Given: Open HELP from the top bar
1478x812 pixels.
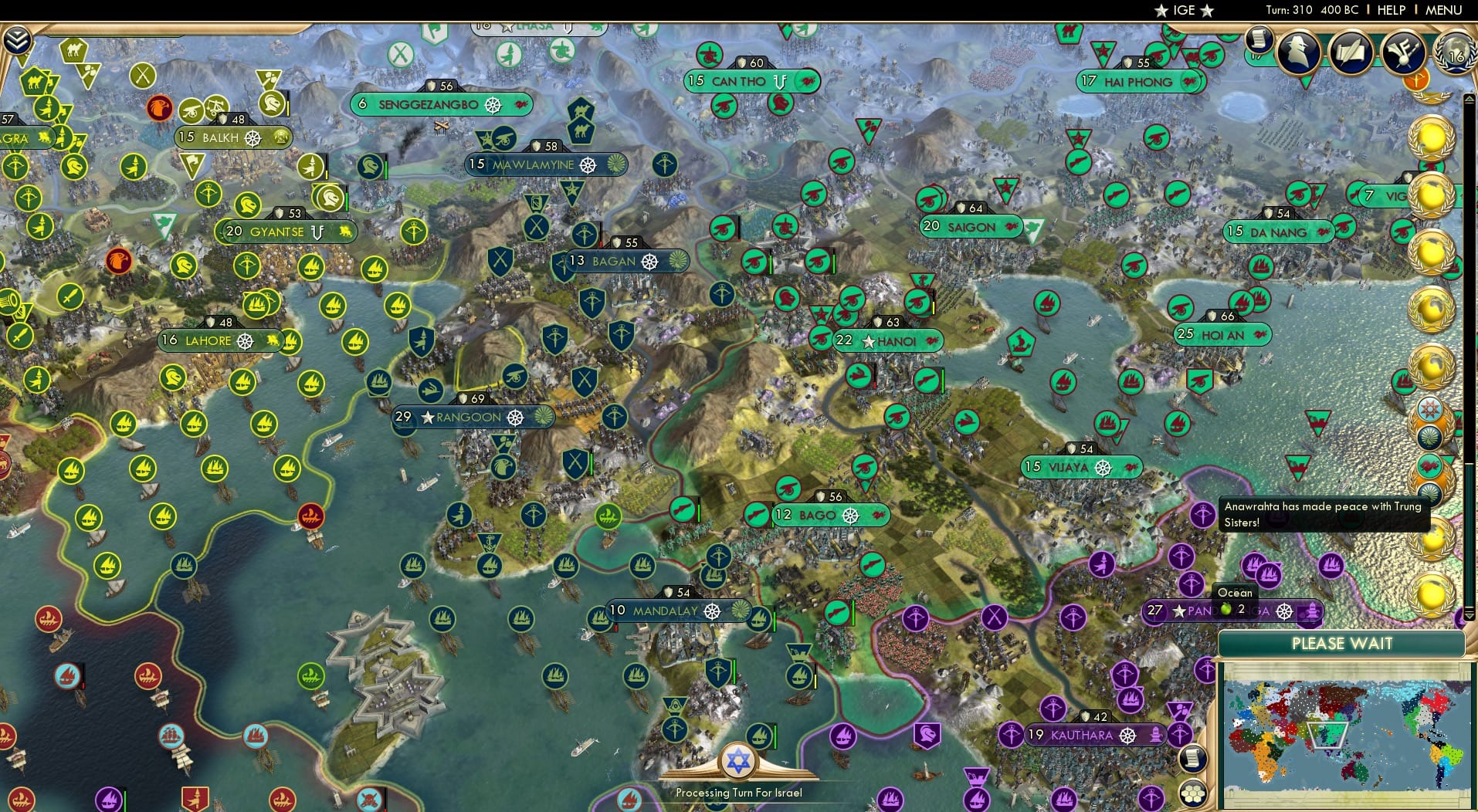Looking at the screenshot, I should pos(1390,10).
